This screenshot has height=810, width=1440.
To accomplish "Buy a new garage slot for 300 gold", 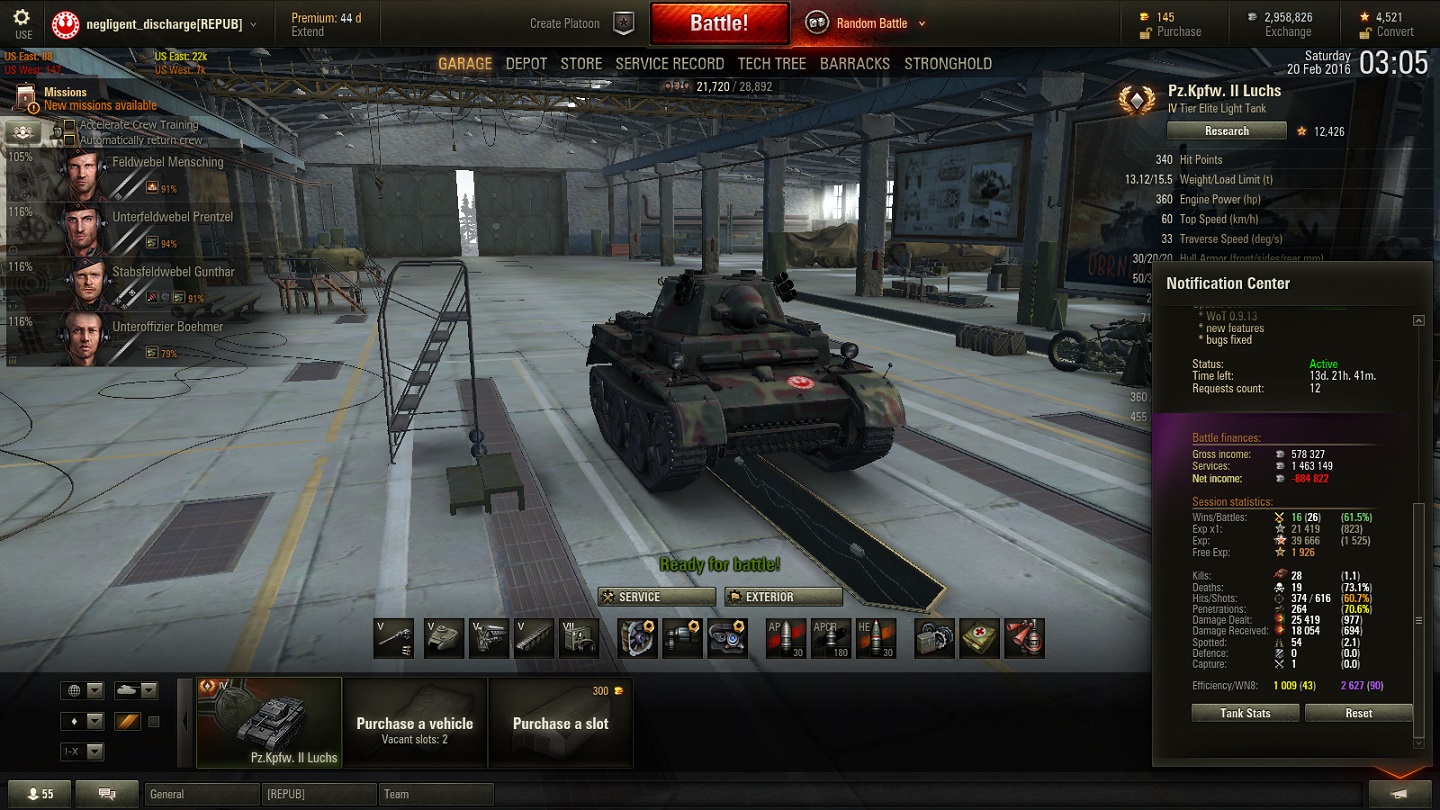I will [561, 722].
